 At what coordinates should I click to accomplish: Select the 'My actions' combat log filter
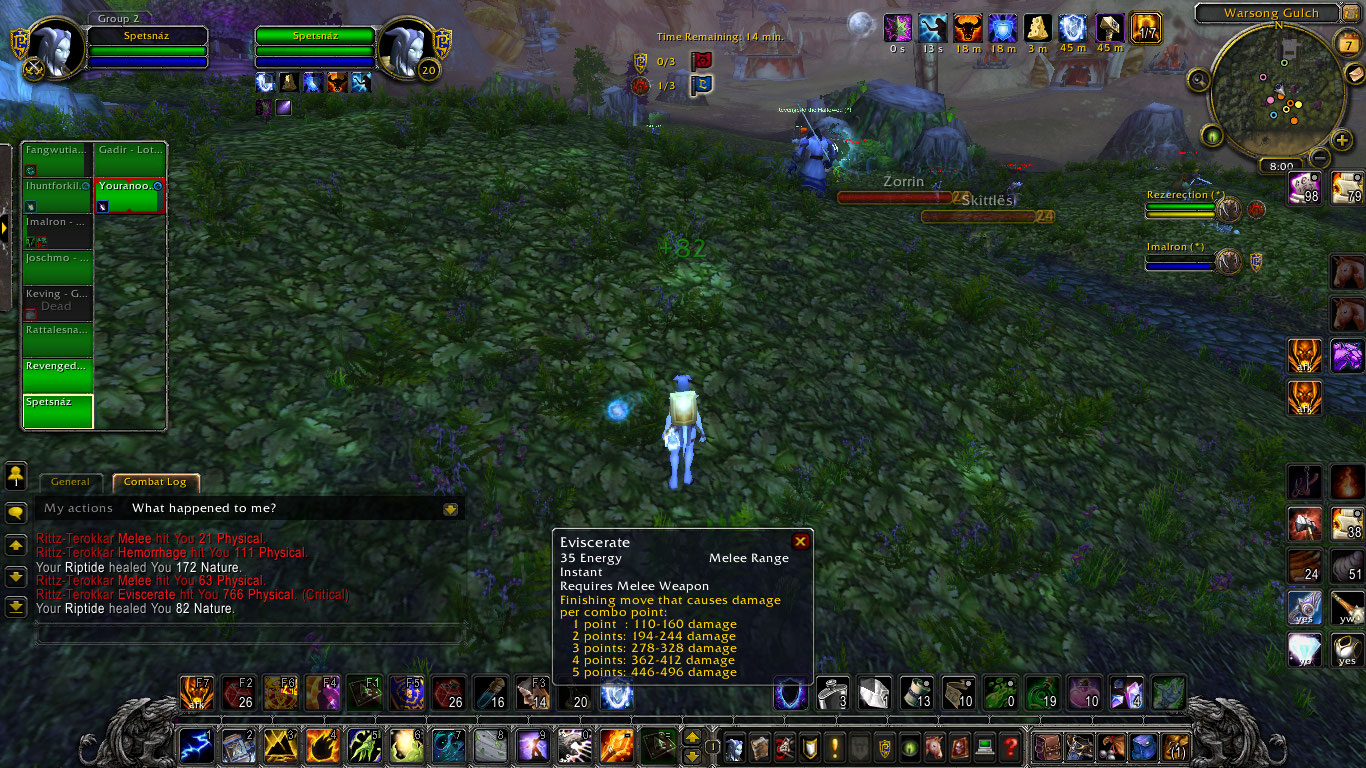click(x=78, y=508)
